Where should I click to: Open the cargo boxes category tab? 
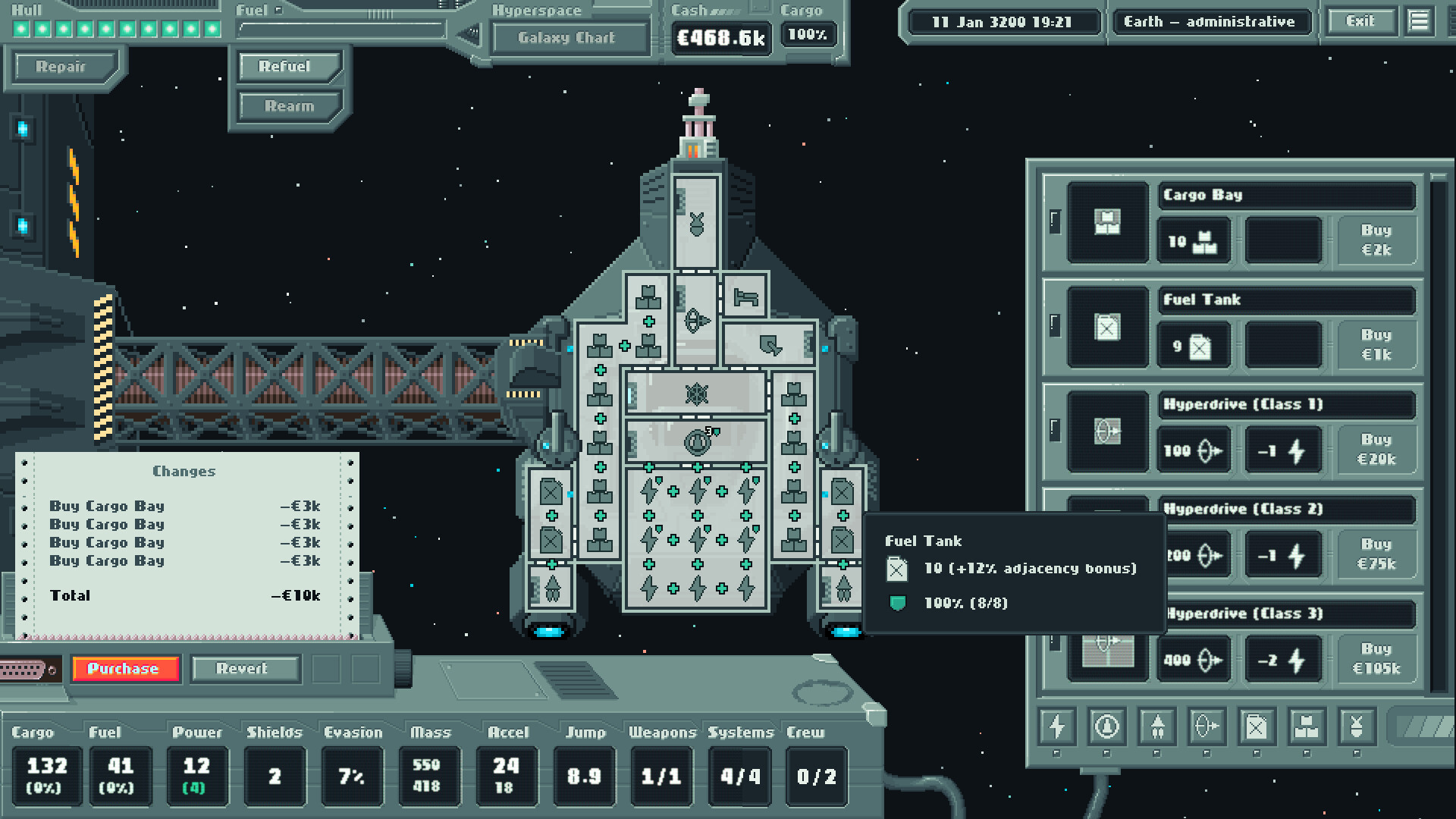(1307, 726)
